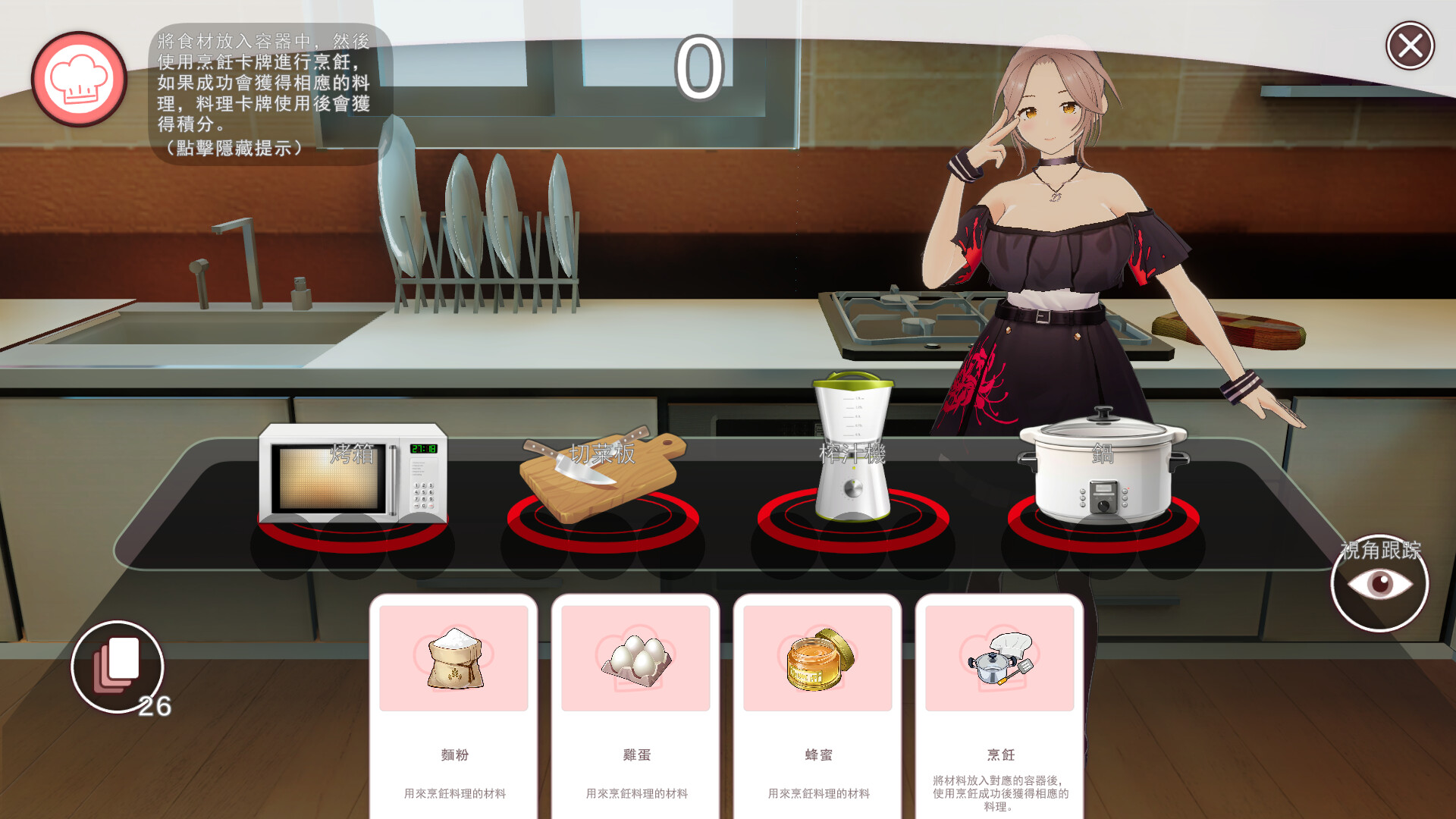Play the 雞蛋 egg ingredient card
Image resolution: width=1456 pixels, height=819 pixels.
tap(635, 705)
